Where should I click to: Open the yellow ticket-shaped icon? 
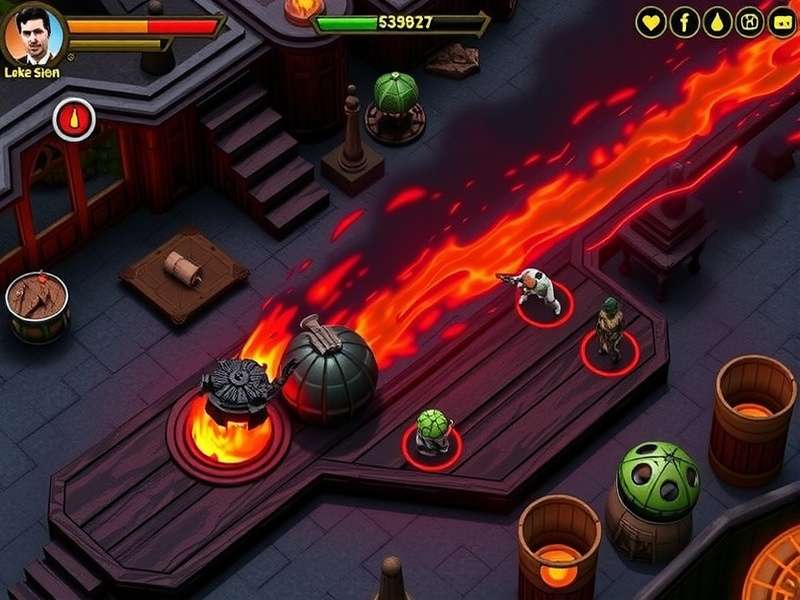782,22
